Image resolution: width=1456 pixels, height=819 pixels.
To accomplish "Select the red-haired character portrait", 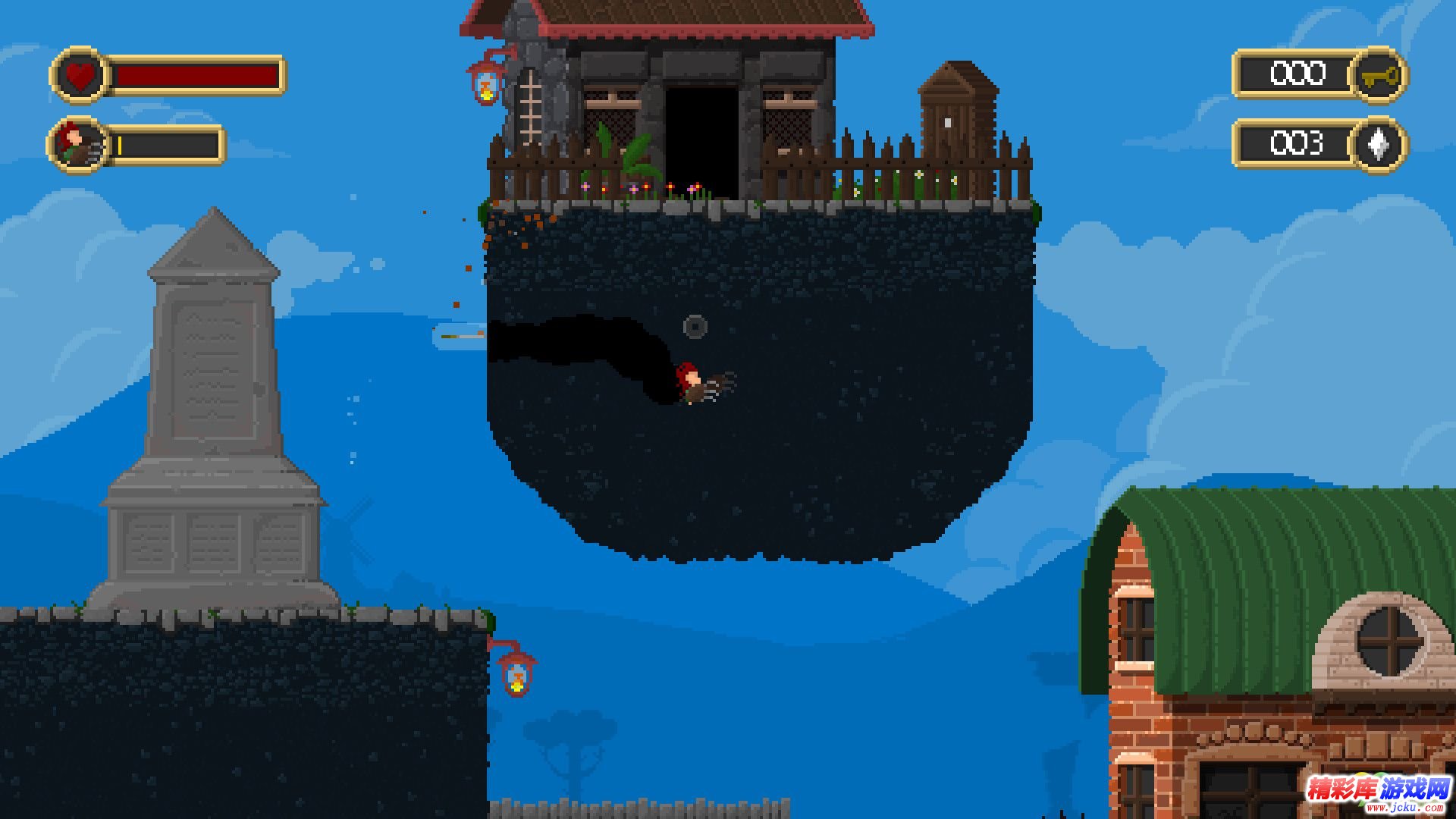I will click(78, 144).
